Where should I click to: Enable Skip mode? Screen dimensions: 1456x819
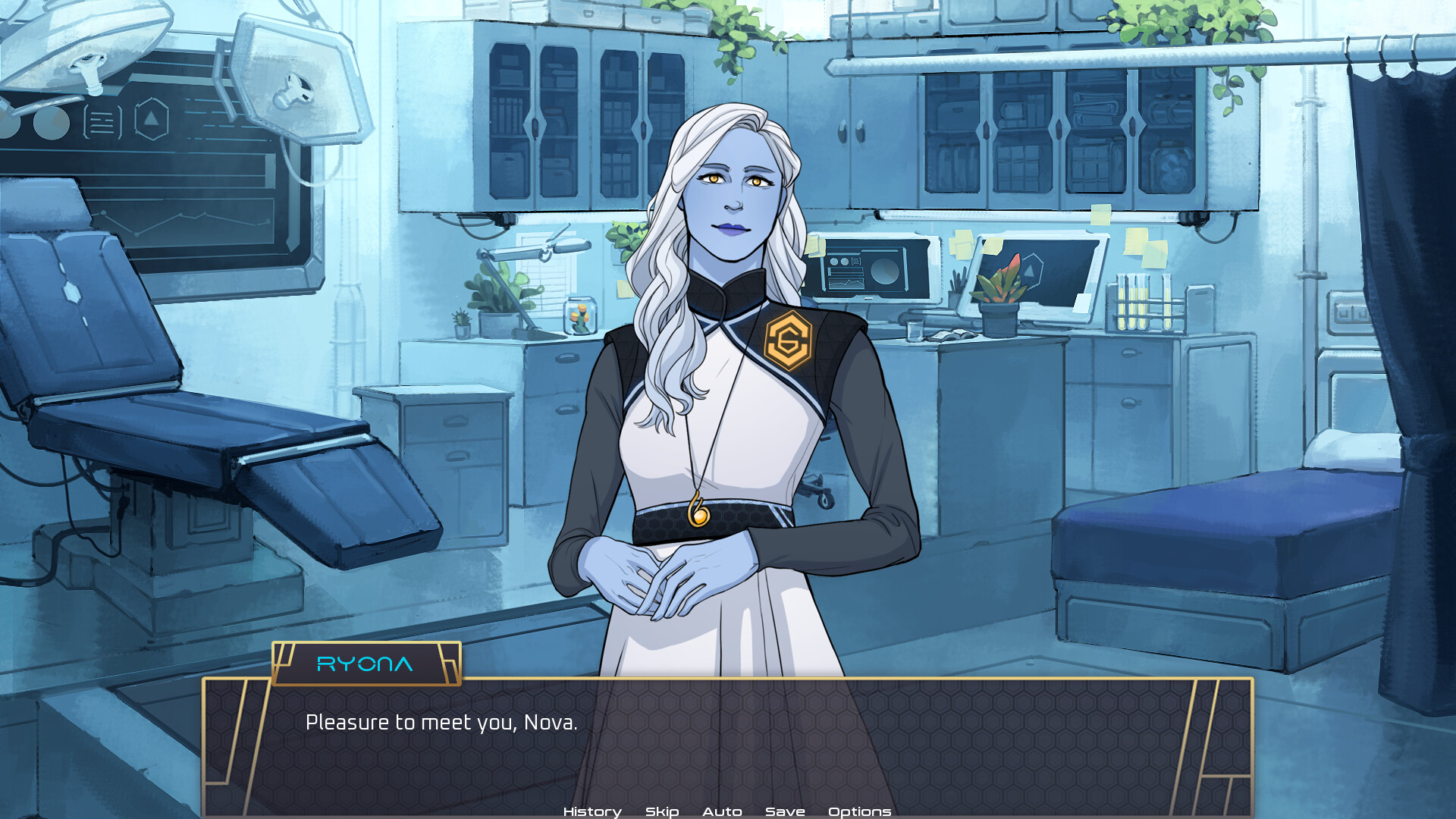coord(661,811)
